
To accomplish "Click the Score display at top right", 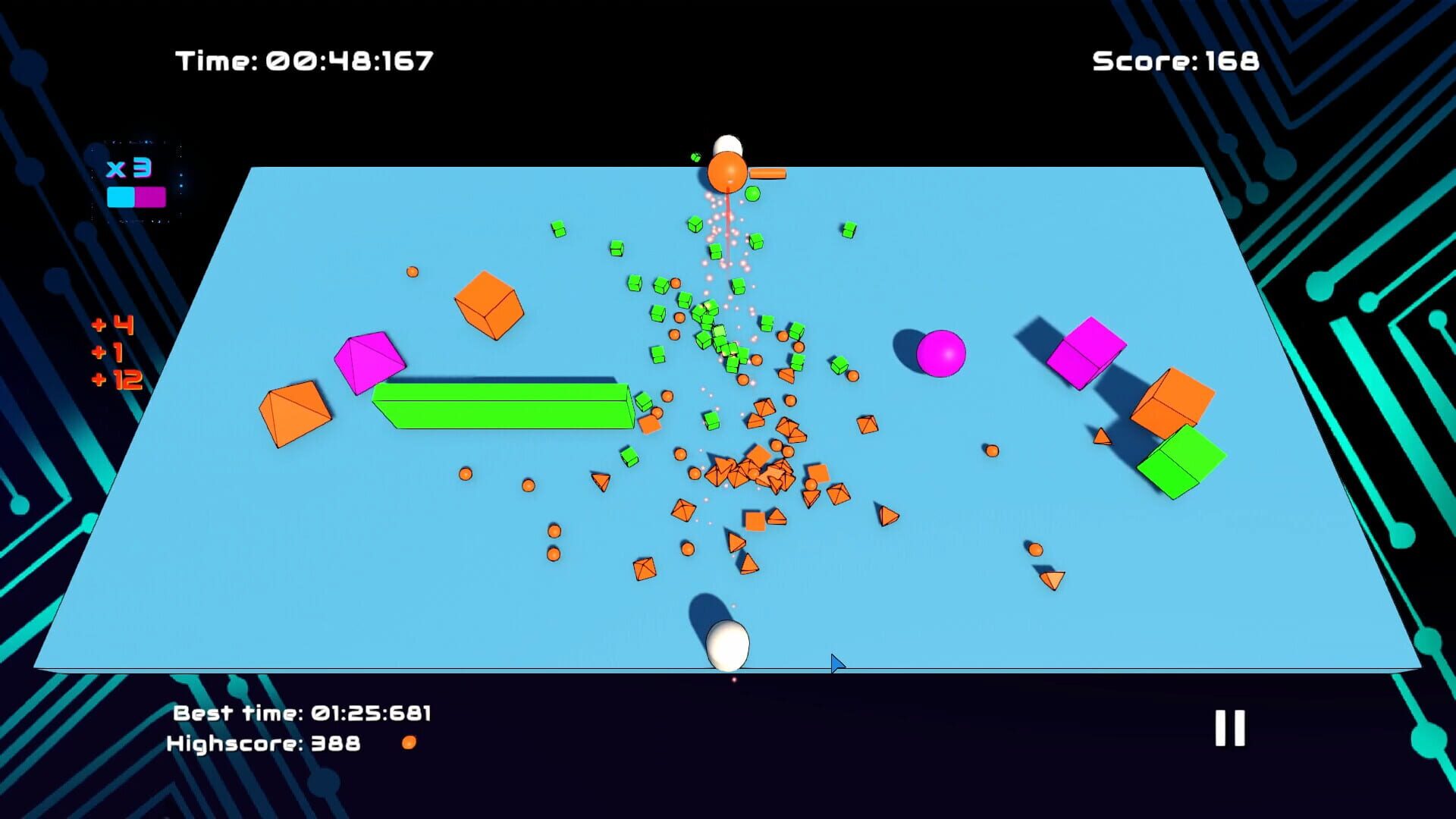I will [x=1176, y=59].
